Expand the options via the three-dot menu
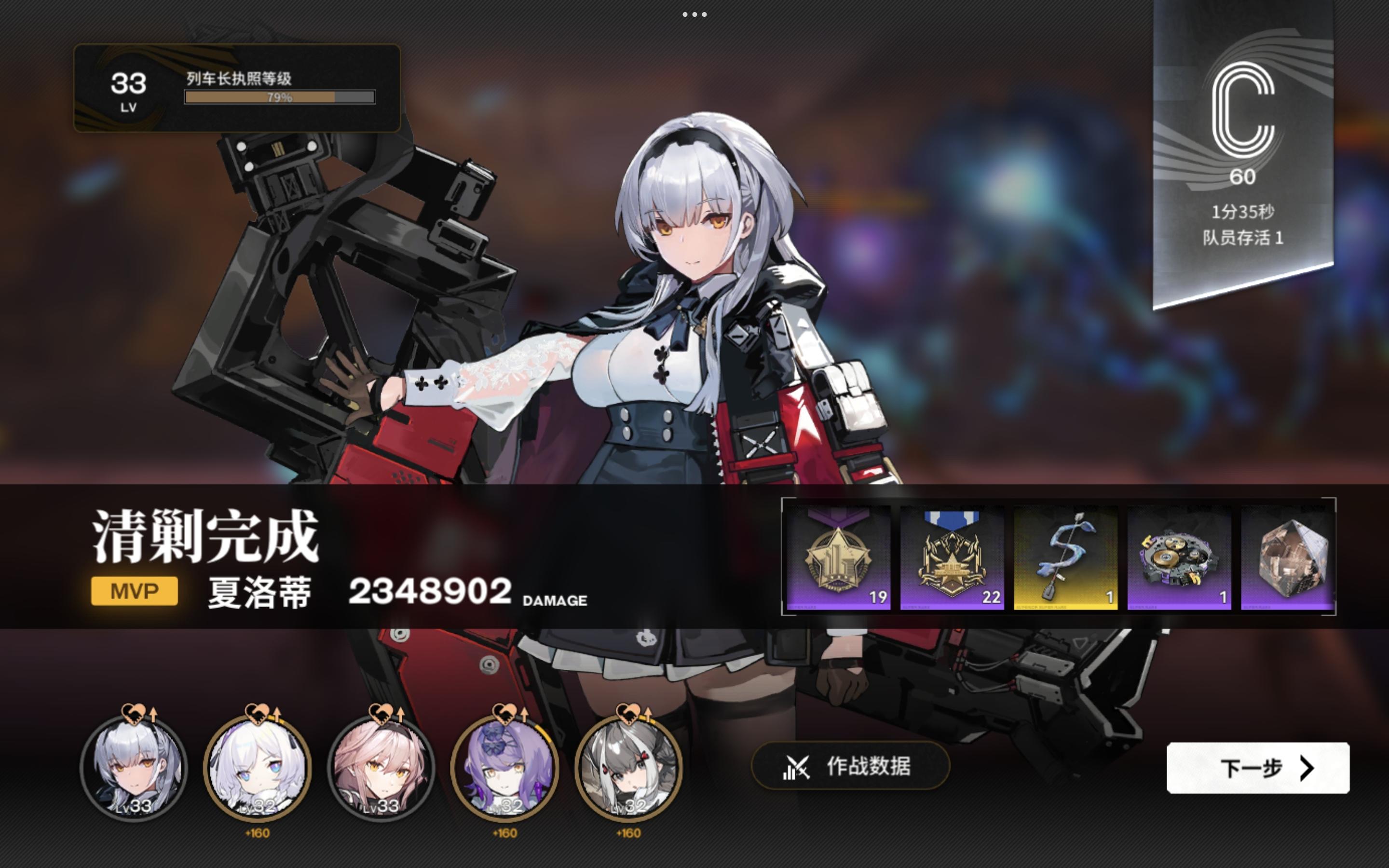This screenshot has width=1389, height=868. pyautogui.click(x=694, y=15)
